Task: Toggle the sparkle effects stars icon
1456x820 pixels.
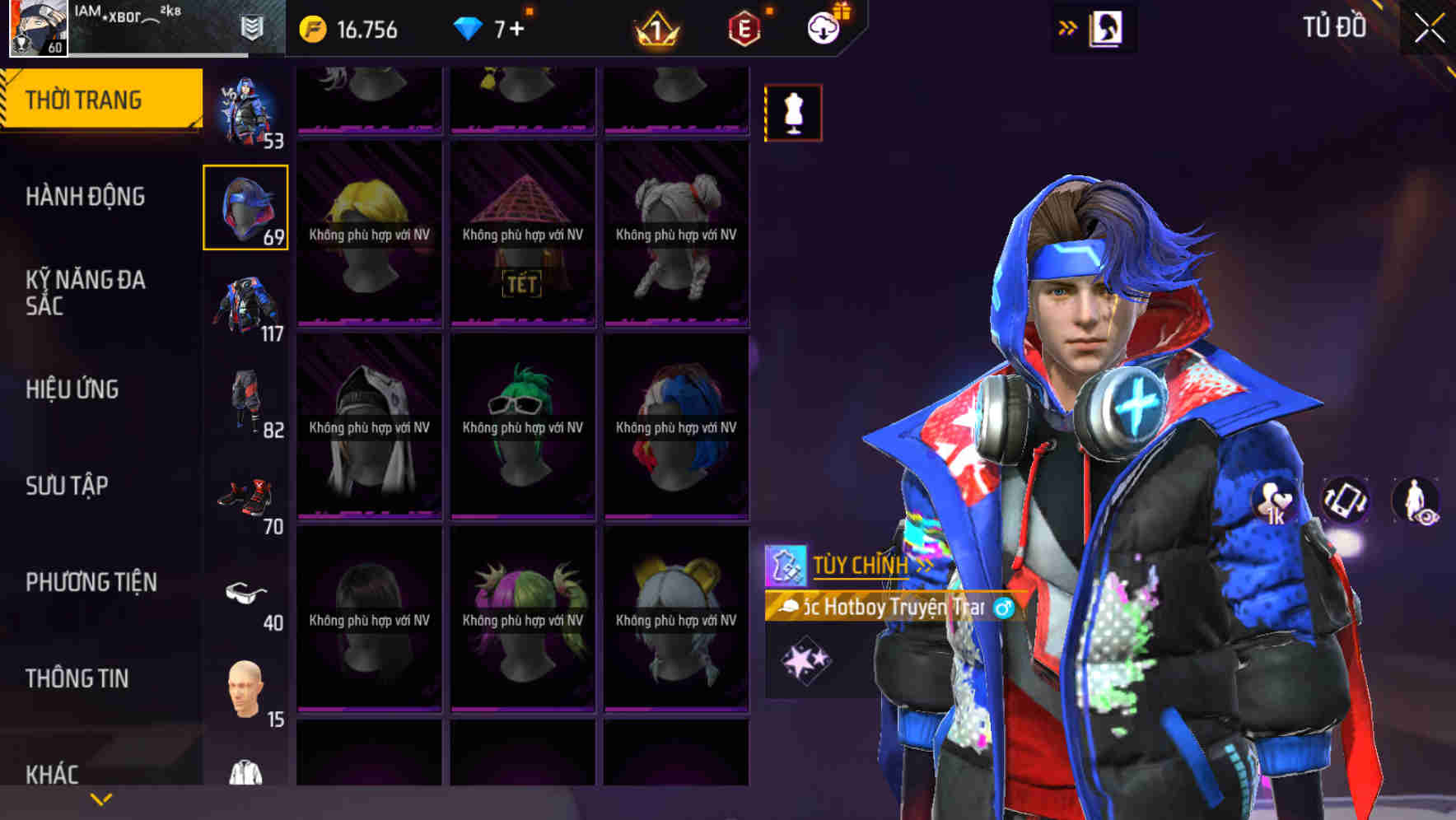Action: 805,658
